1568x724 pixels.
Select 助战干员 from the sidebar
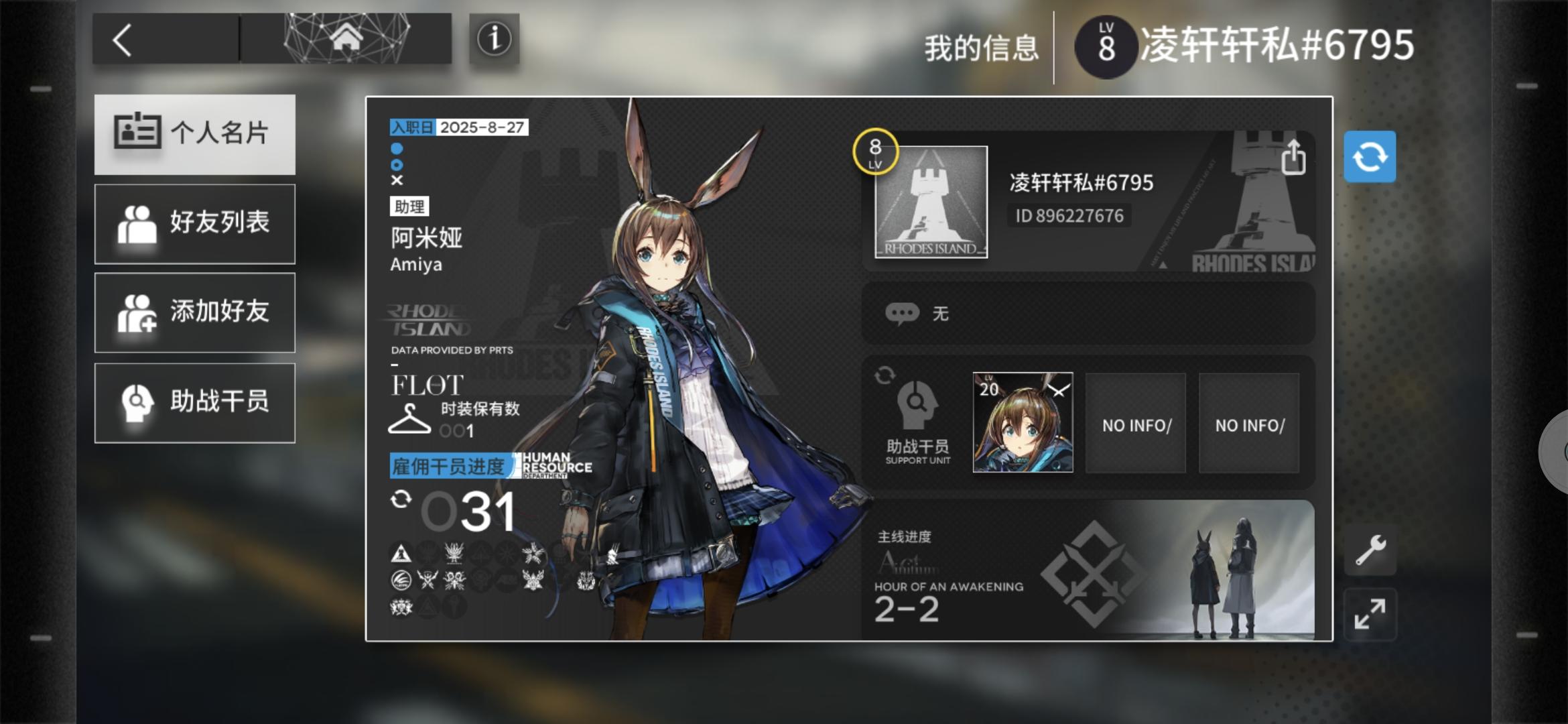pos(195,403)
